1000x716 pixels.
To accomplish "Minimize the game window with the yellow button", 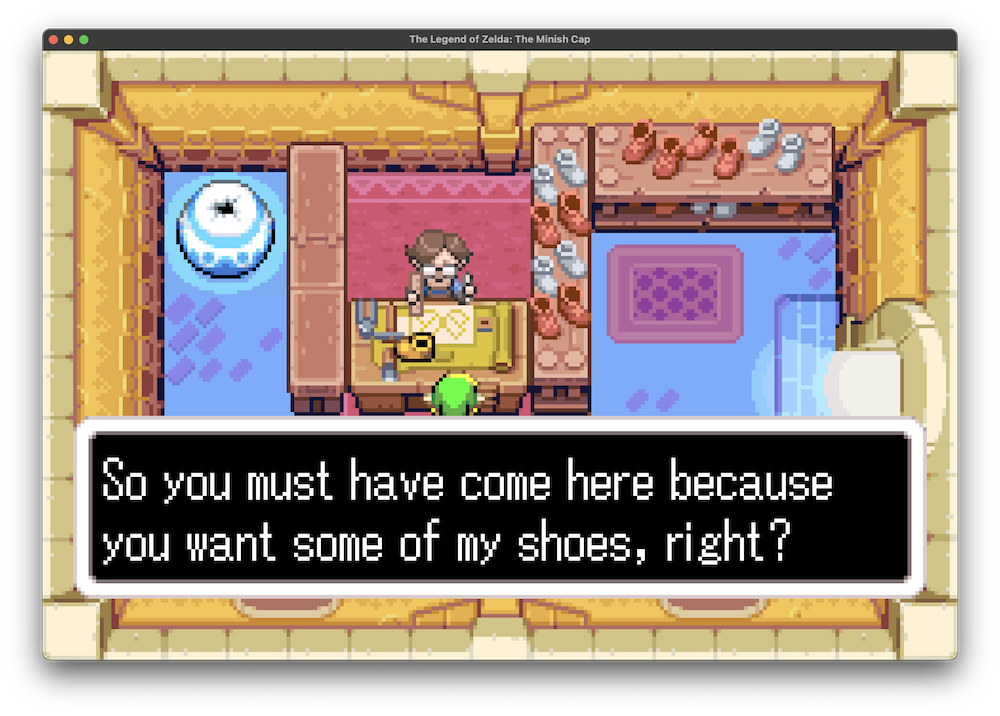I will pos(69,39).
